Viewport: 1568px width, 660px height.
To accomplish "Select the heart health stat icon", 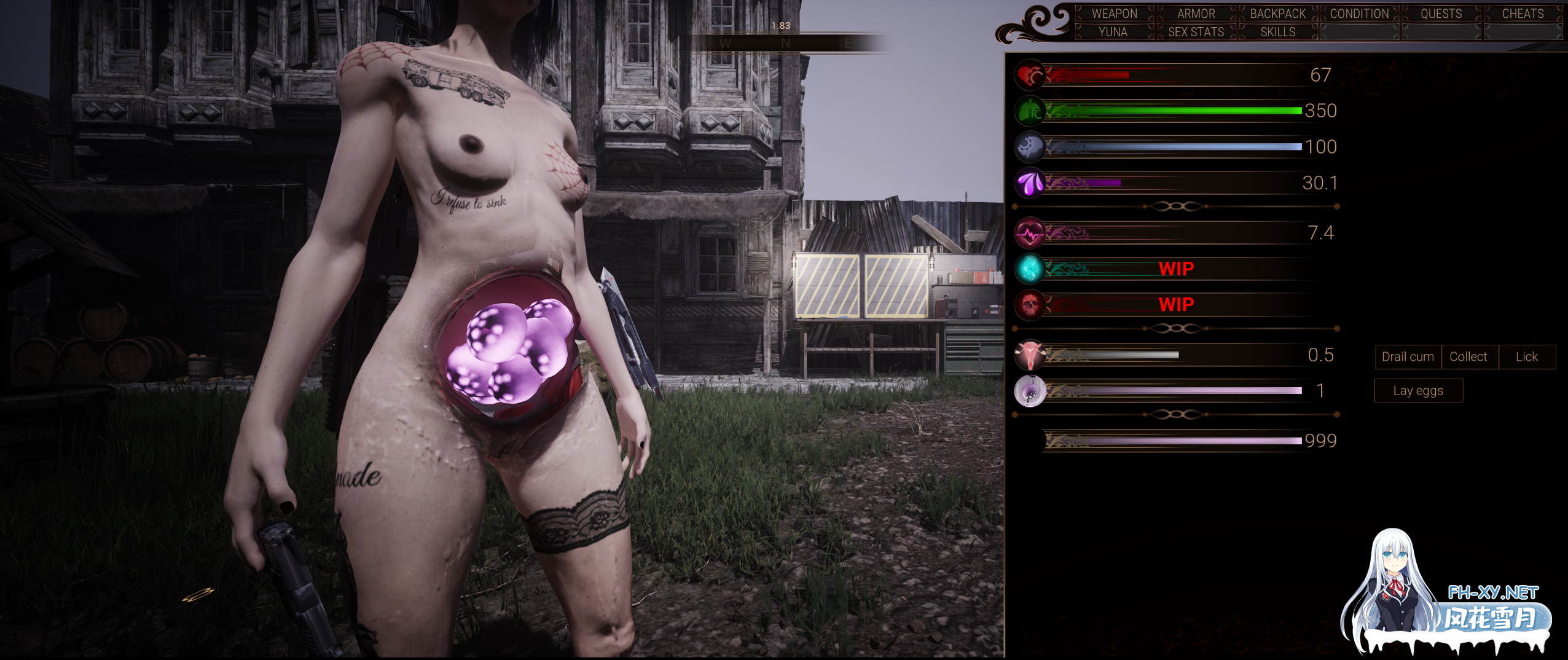I will pos(1031,75).
